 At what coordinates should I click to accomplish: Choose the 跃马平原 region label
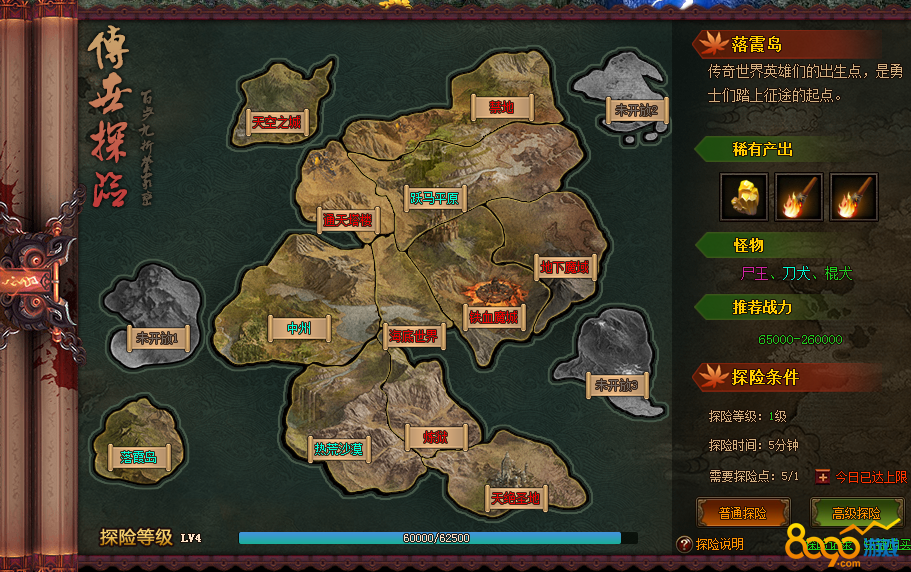[x=433, y=198]
